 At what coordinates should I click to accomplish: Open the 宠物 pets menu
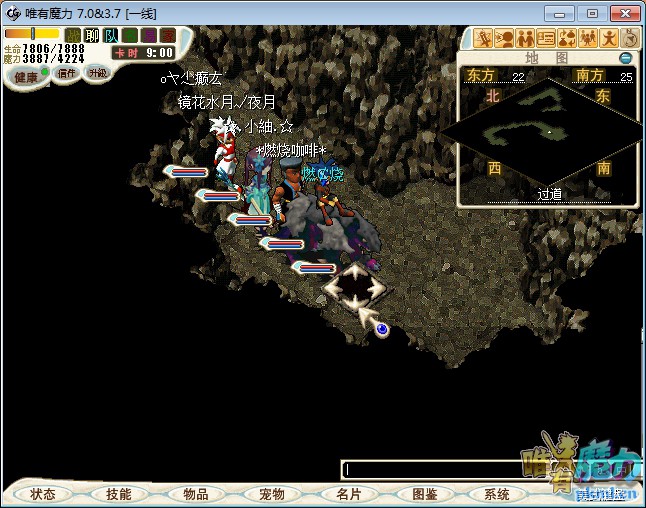[x=272, y=494]
